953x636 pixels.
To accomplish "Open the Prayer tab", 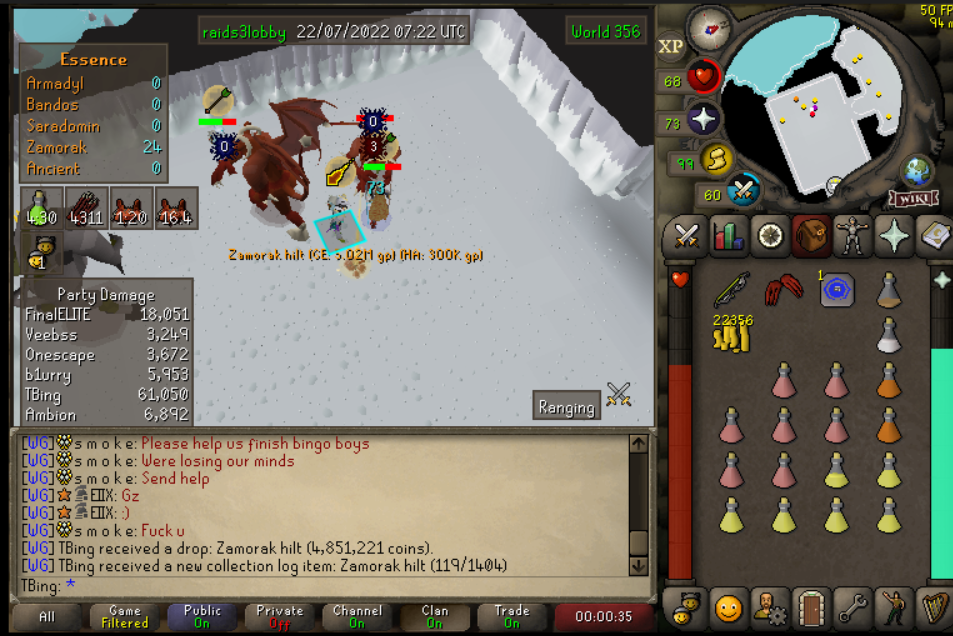I will click(893, 236).
